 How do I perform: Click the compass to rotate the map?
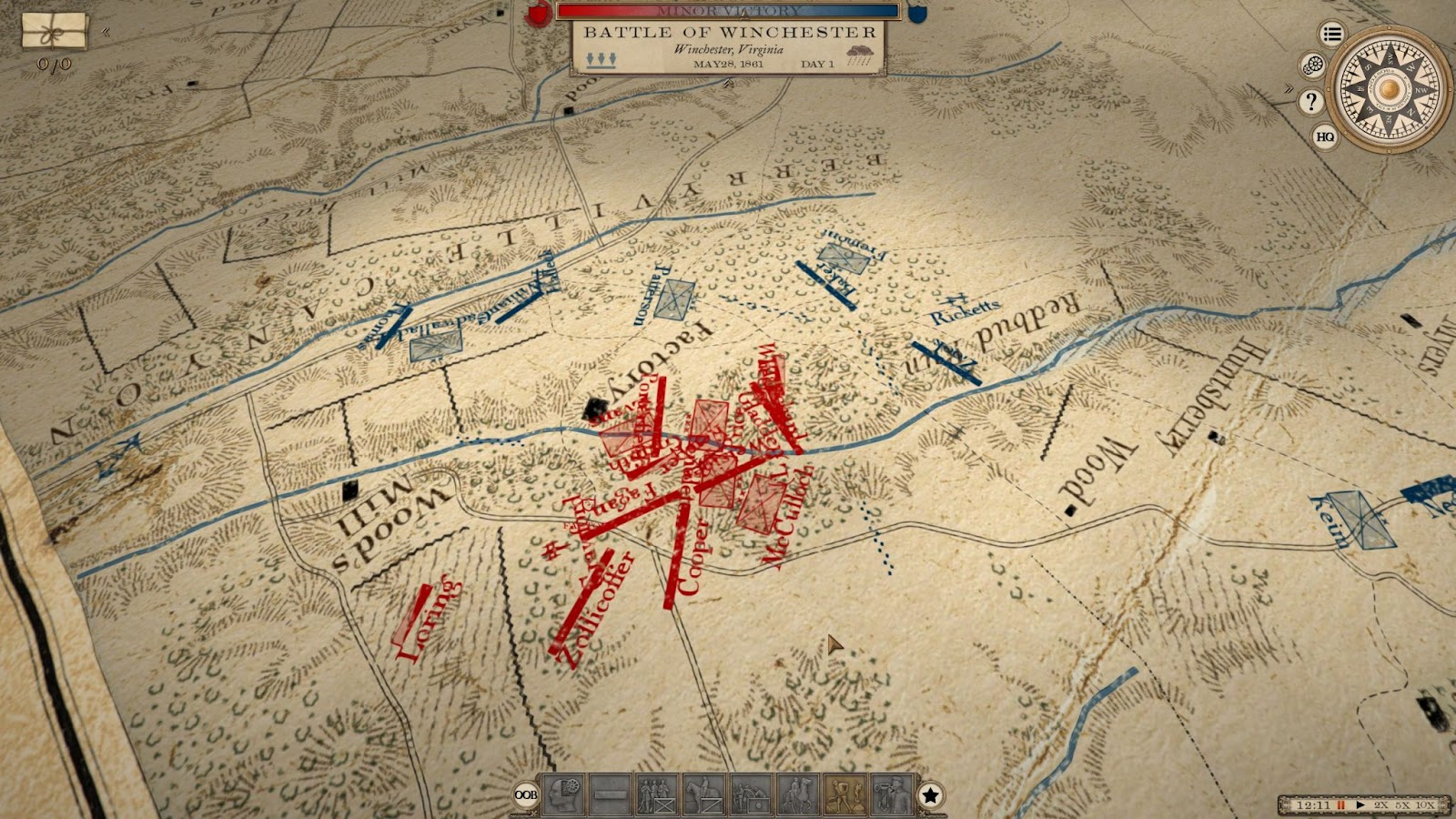(x=1389, y=88)
